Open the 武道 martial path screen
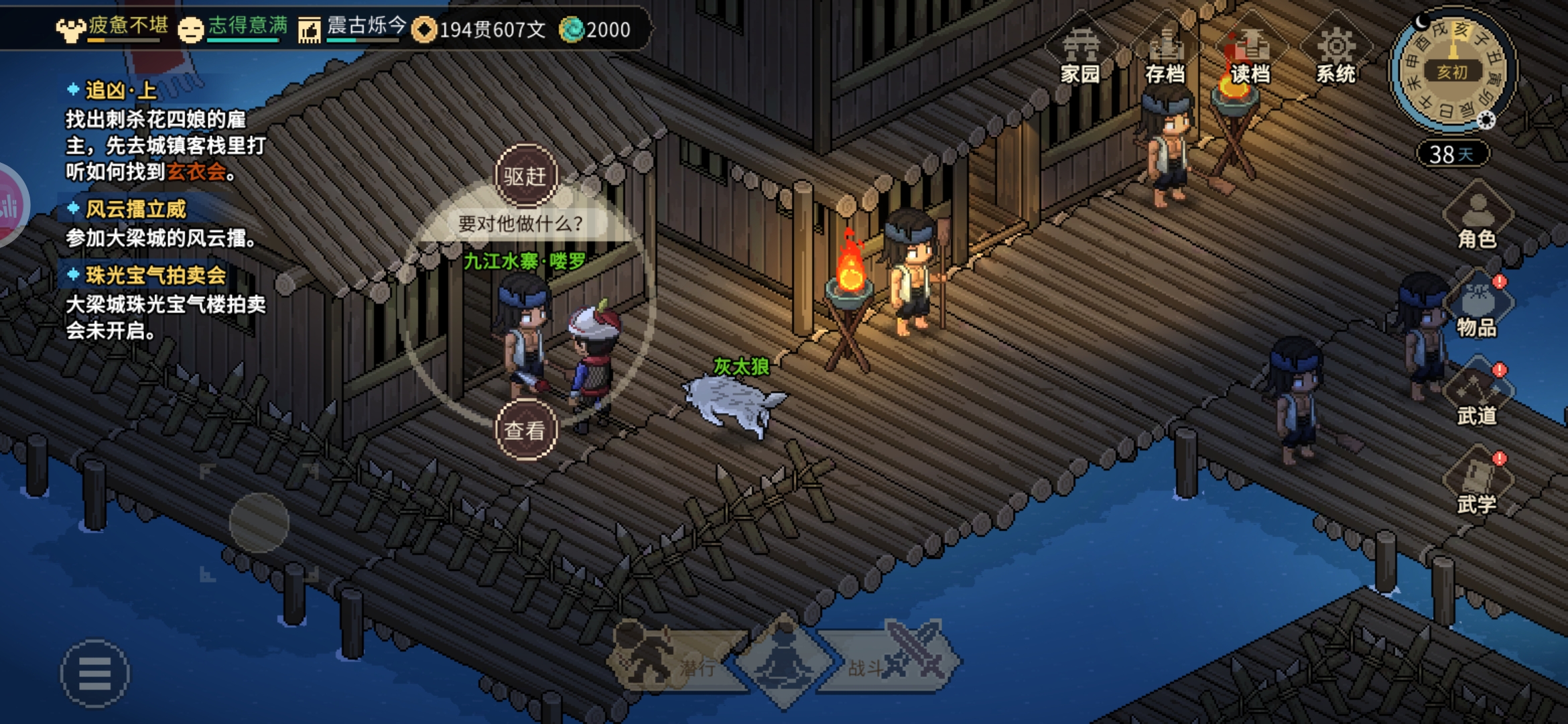This screenshot has height=724, width=1568. (1477, 398)
